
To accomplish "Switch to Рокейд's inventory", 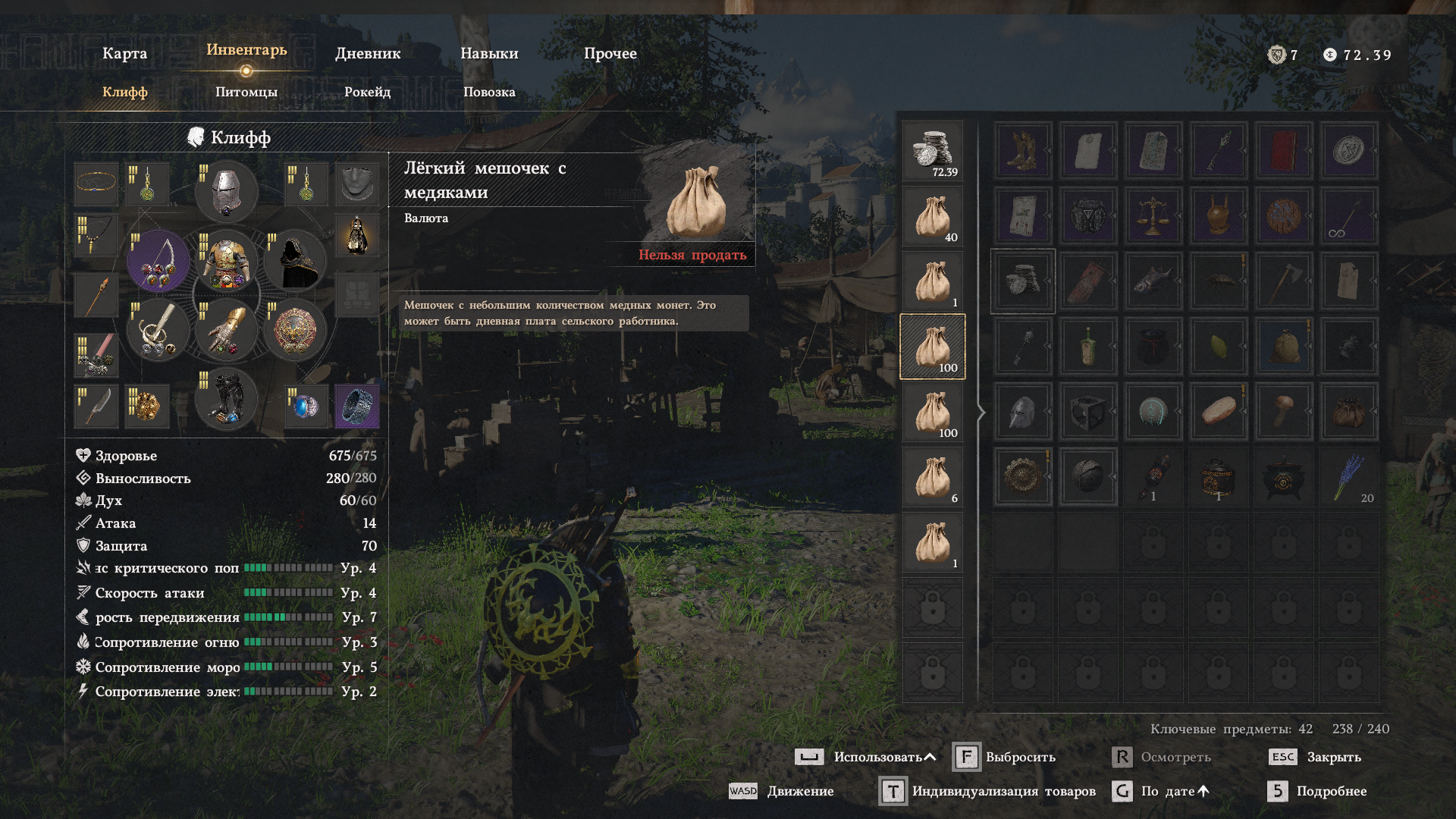I will click(367, 93).
